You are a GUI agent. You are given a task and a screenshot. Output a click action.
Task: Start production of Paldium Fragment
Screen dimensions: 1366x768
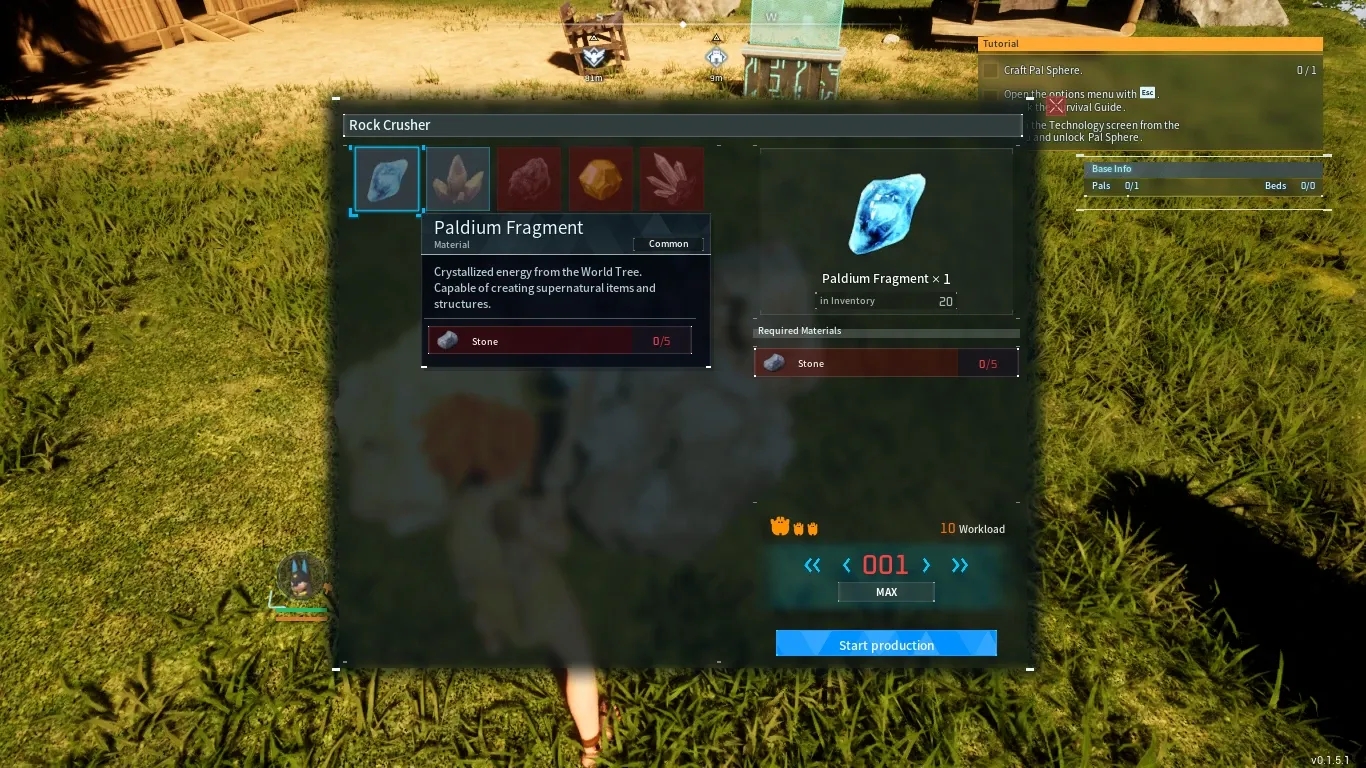click(x=886, y=644)
